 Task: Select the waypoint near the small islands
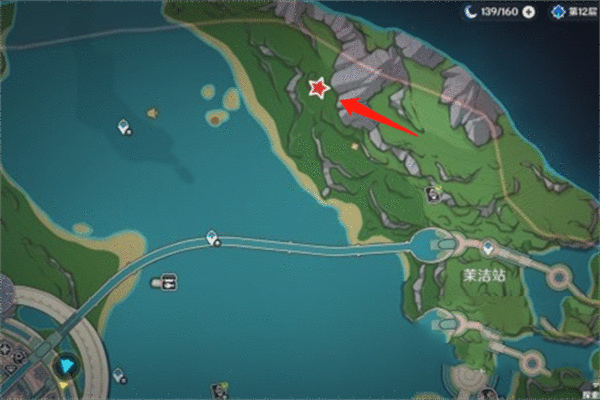123,126
